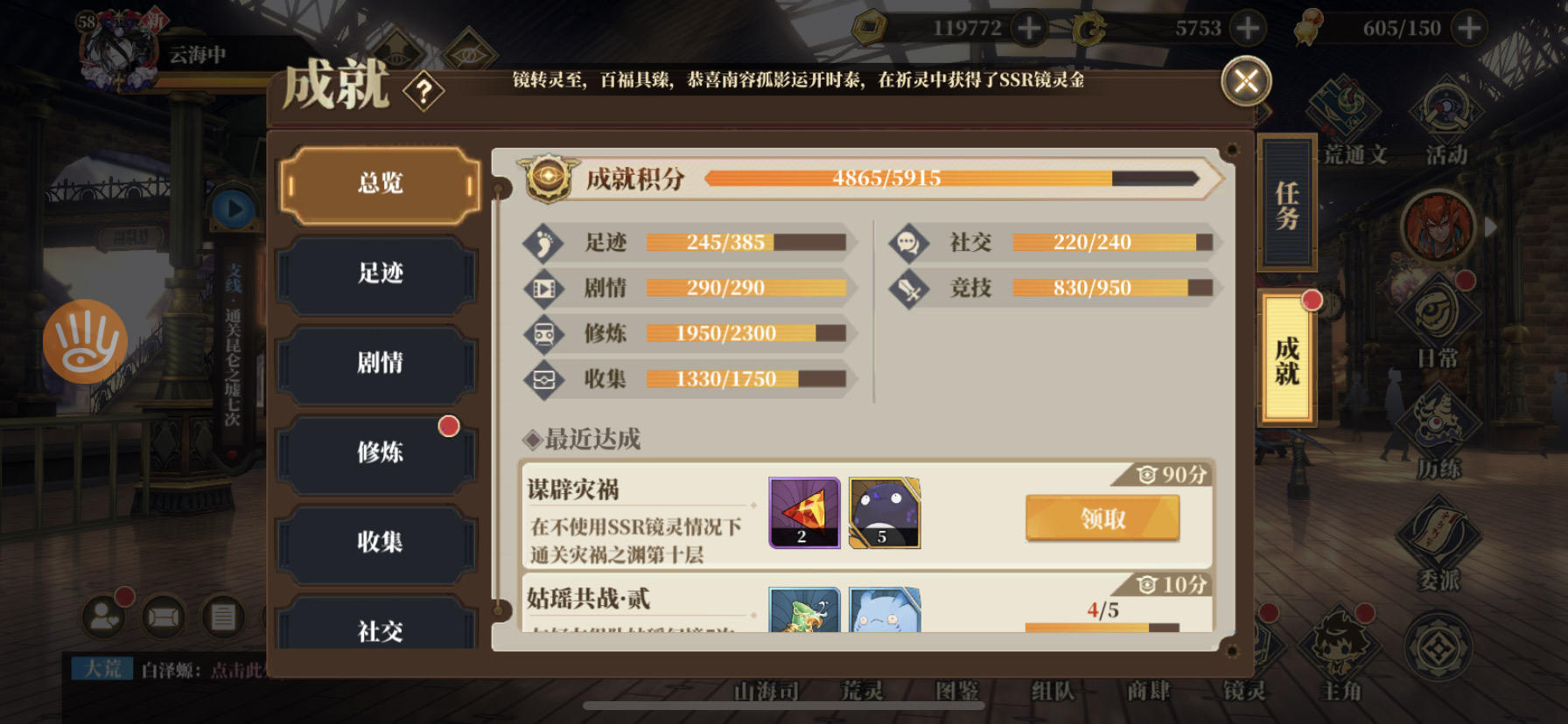Claim the 谋辟灾祸 reward via 领取
Viewport: 1568px width, 724px height.
tap(1102, 517)
